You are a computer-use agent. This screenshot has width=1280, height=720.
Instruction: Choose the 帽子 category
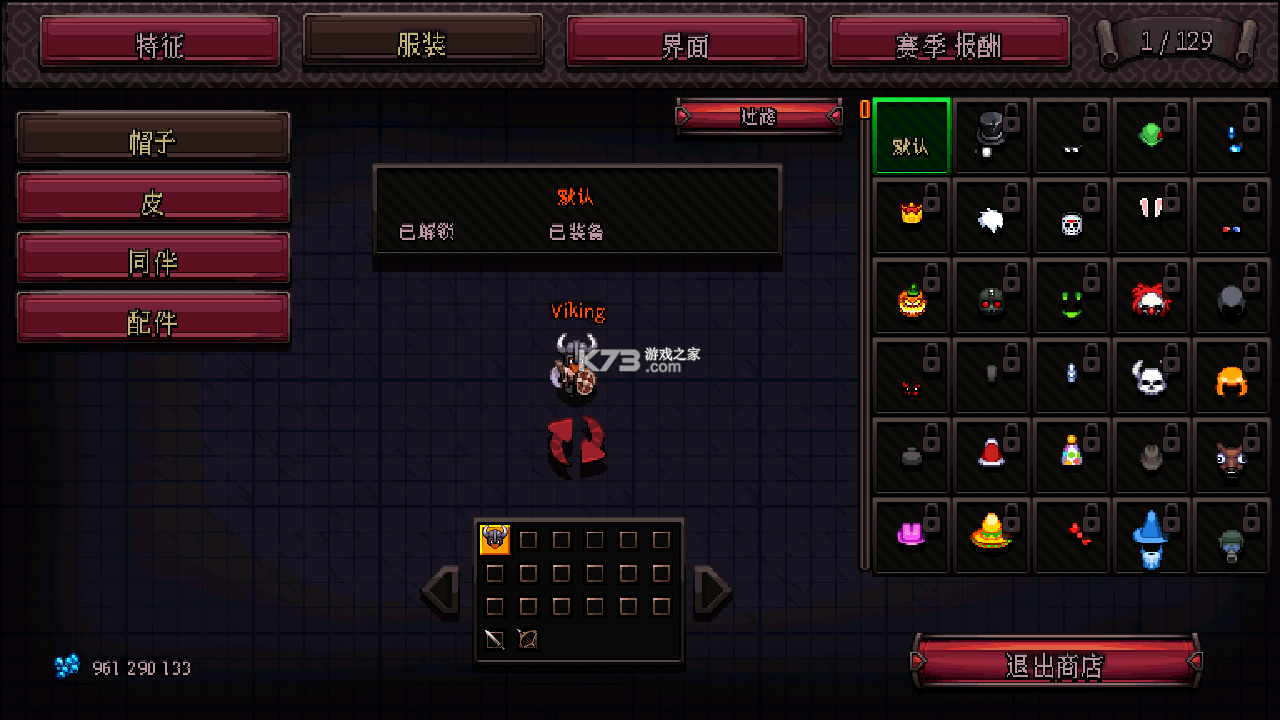153,139
